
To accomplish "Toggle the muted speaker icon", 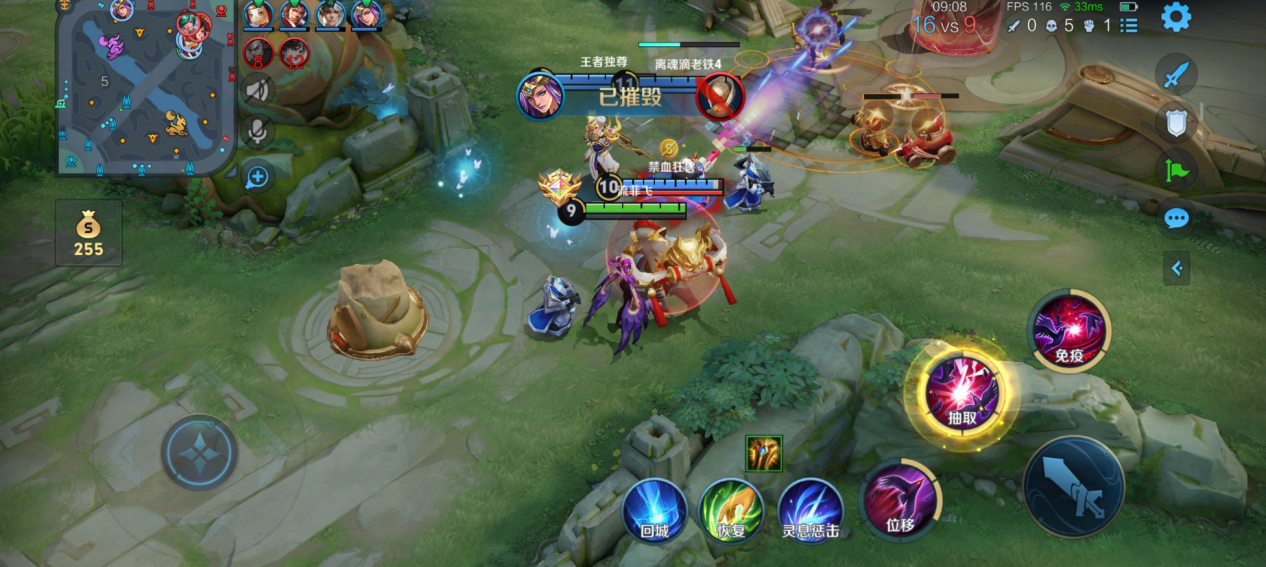I will click(x=258, y=90).
